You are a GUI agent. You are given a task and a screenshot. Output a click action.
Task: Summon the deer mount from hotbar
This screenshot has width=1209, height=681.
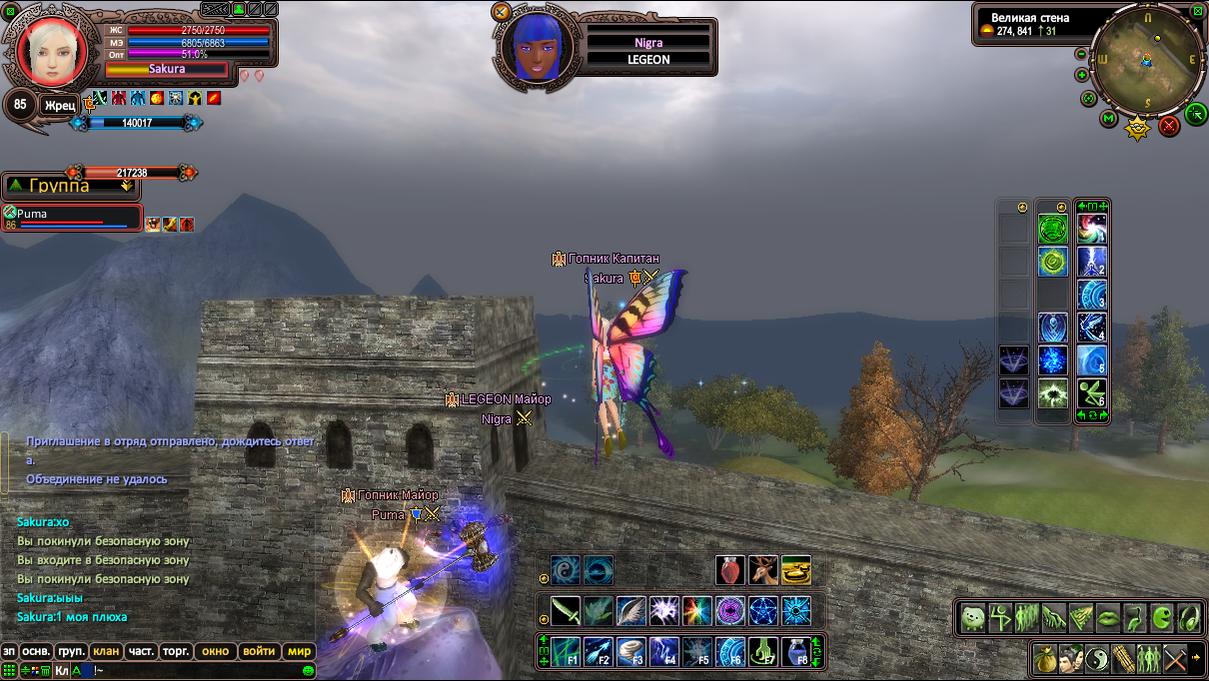[763, 570]
